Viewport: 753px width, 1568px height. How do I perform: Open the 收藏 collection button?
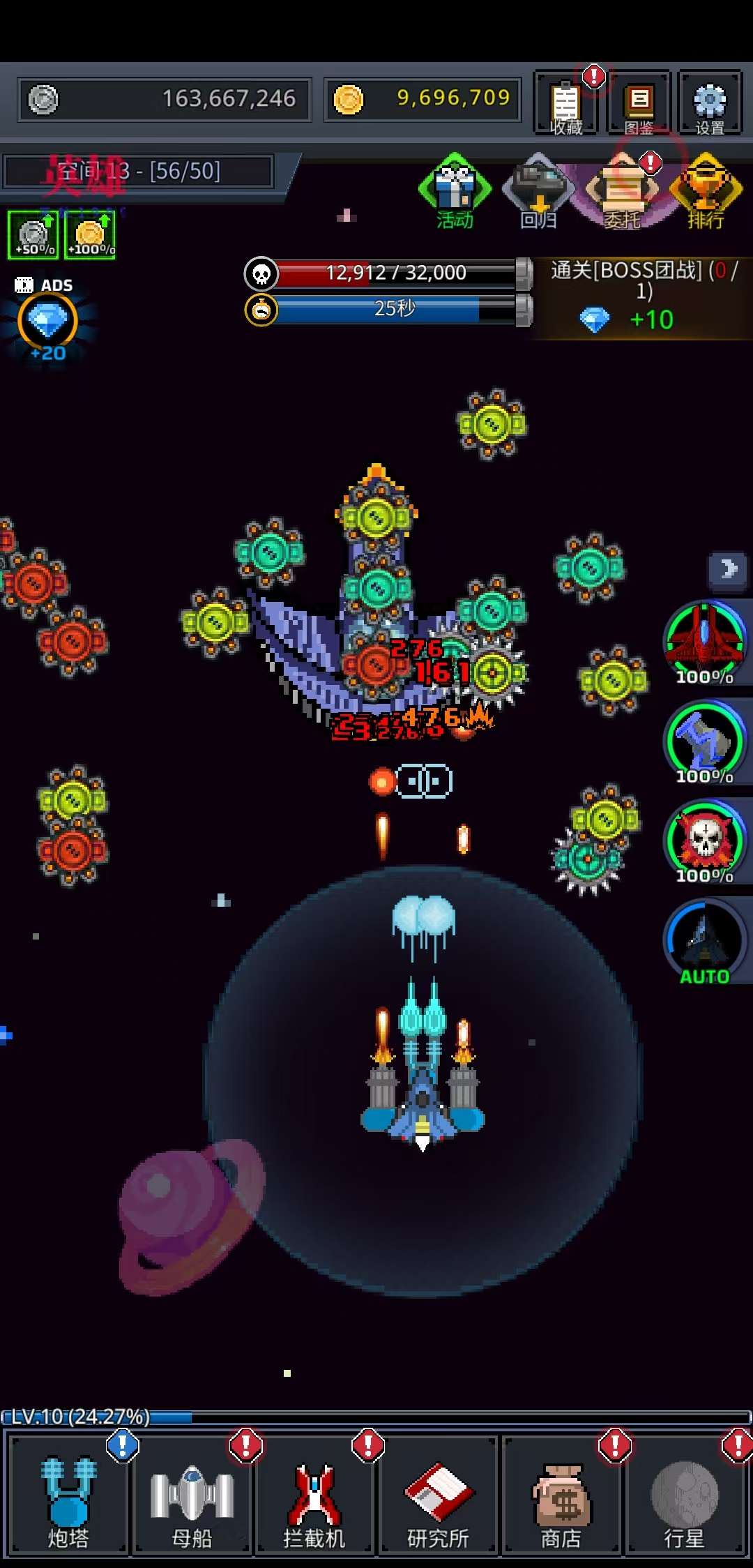click(565, 103)
